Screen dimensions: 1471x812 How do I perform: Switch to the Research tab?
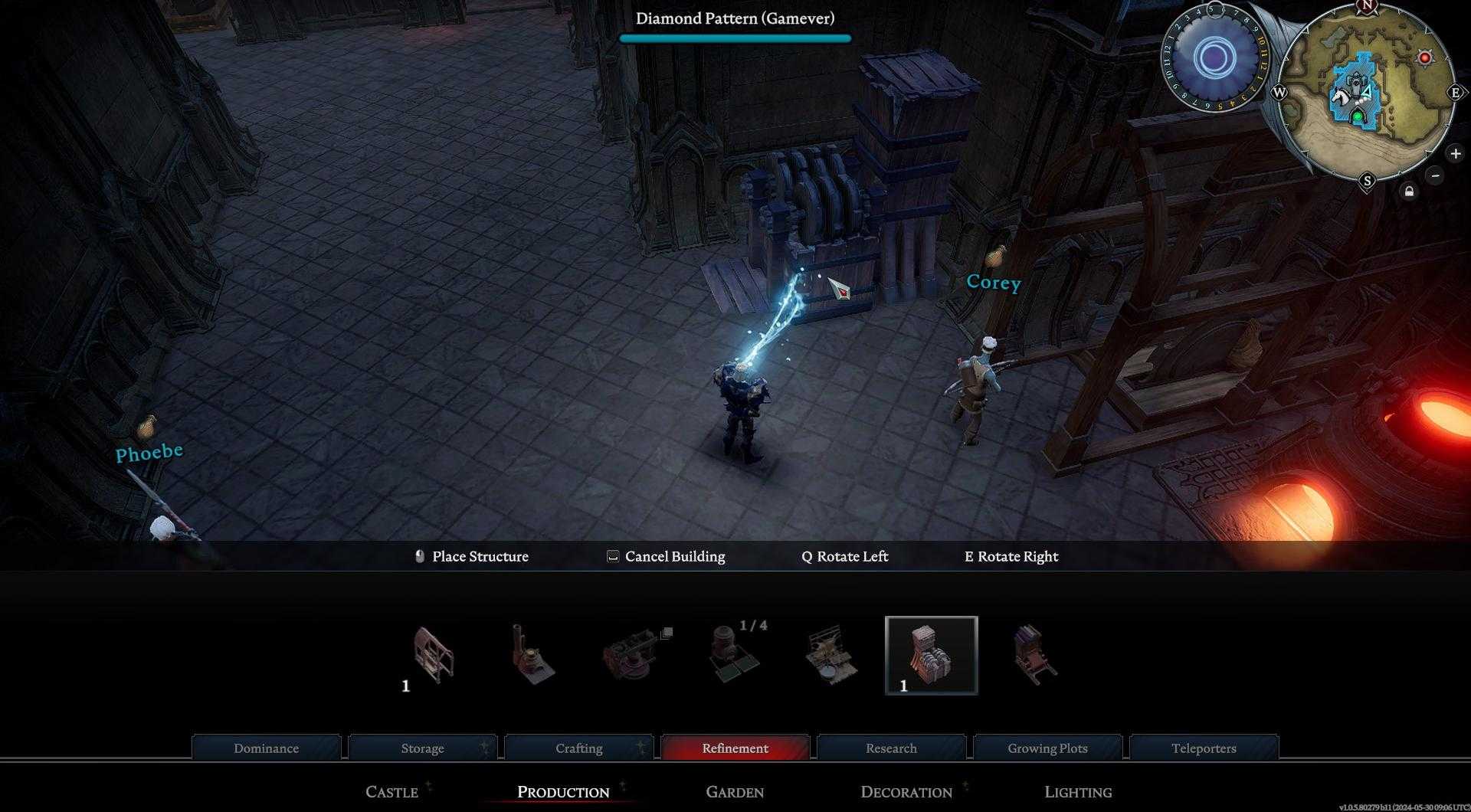[x=890, y=748]
